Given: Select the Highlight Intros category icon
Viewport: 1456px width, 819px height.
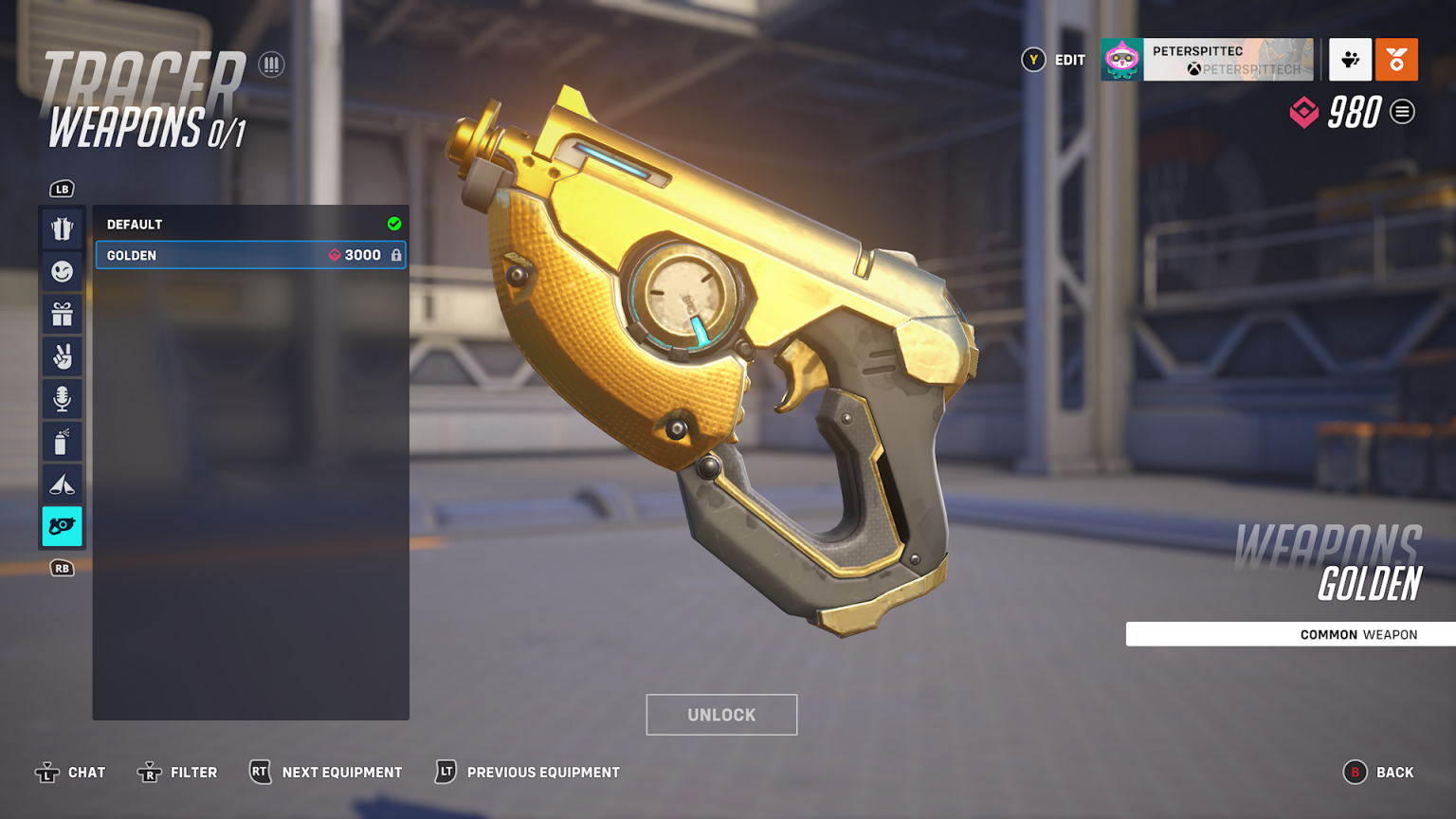Looking at the screenshot, I should (62, 483).
